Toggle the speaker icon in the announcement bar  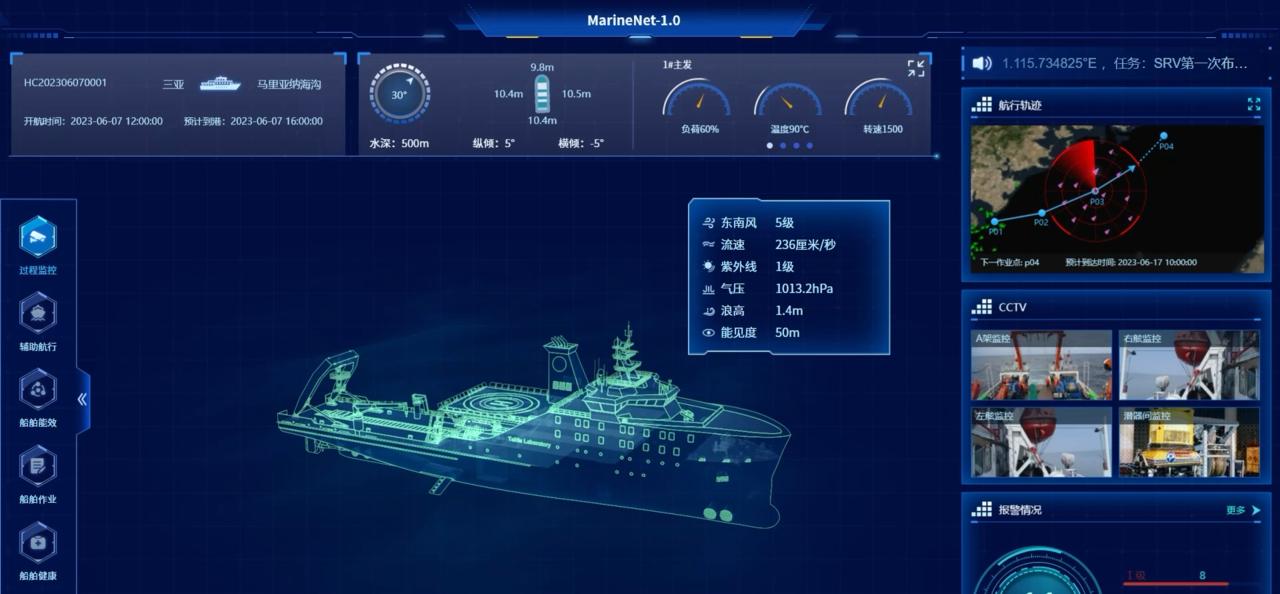[x=982, y=63]
